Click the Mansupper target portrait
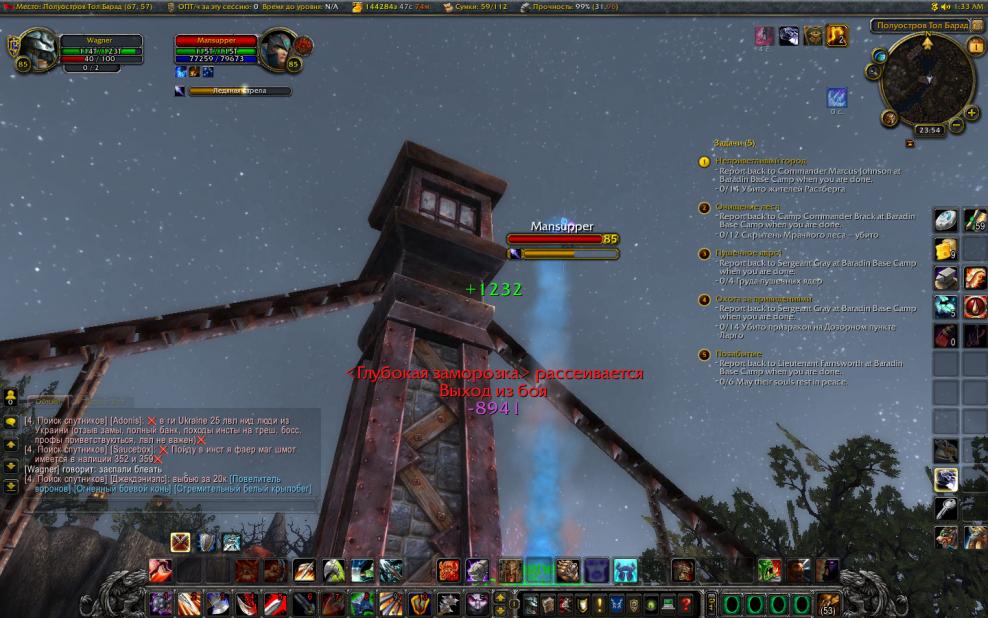 pyautogui.click(x=276, y=50)
